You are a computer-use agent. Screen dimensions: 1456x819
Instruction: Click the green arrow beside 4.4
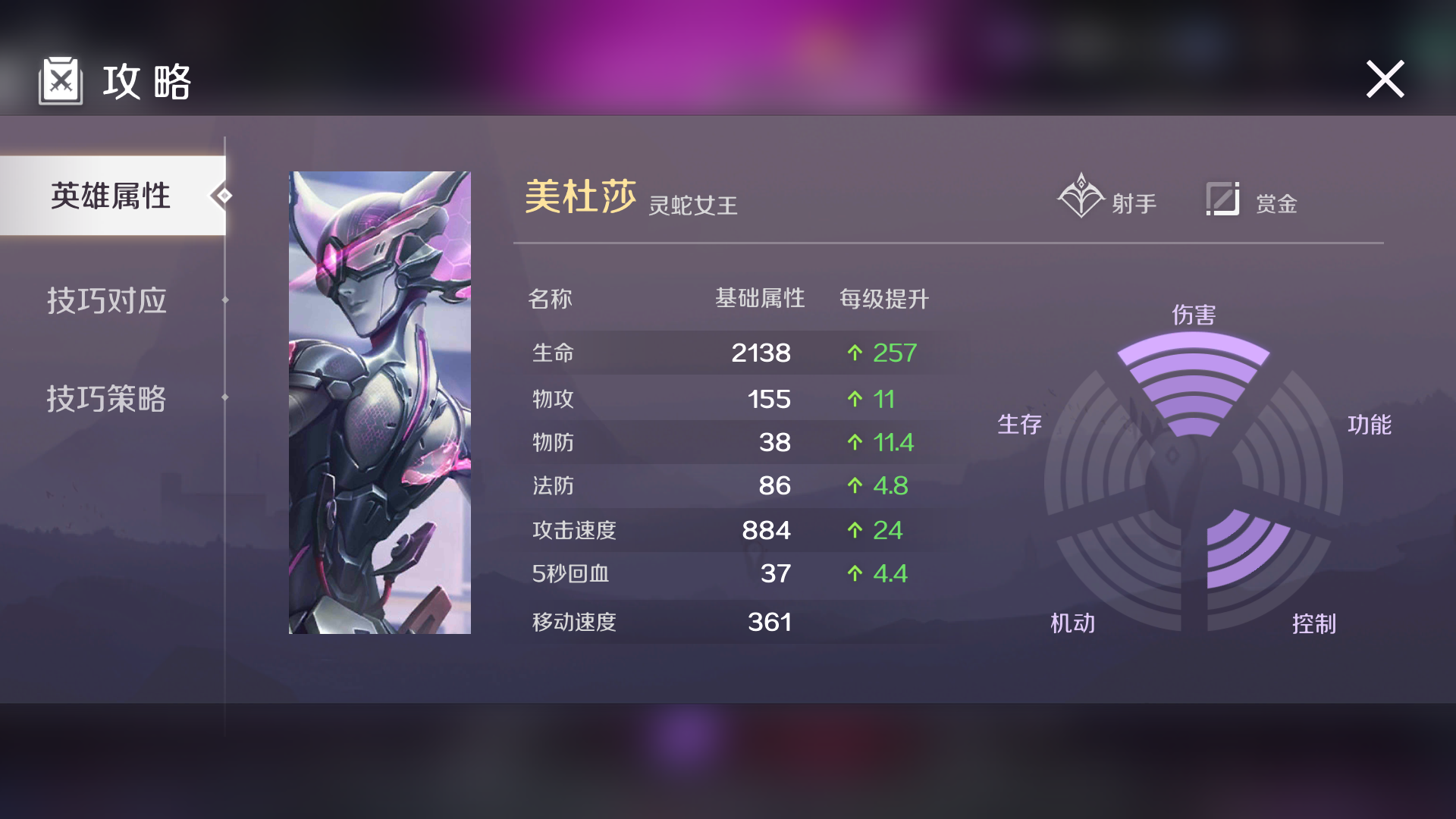pyautogui.click(x=856, y=574)
